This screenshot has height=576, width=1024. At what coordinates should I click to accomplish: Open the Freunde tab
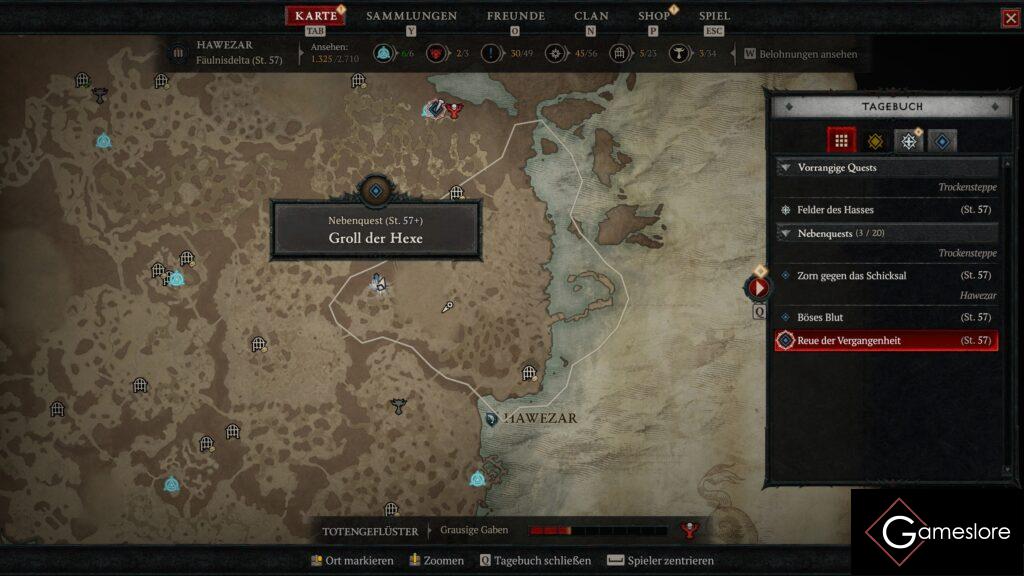point(515,16)
